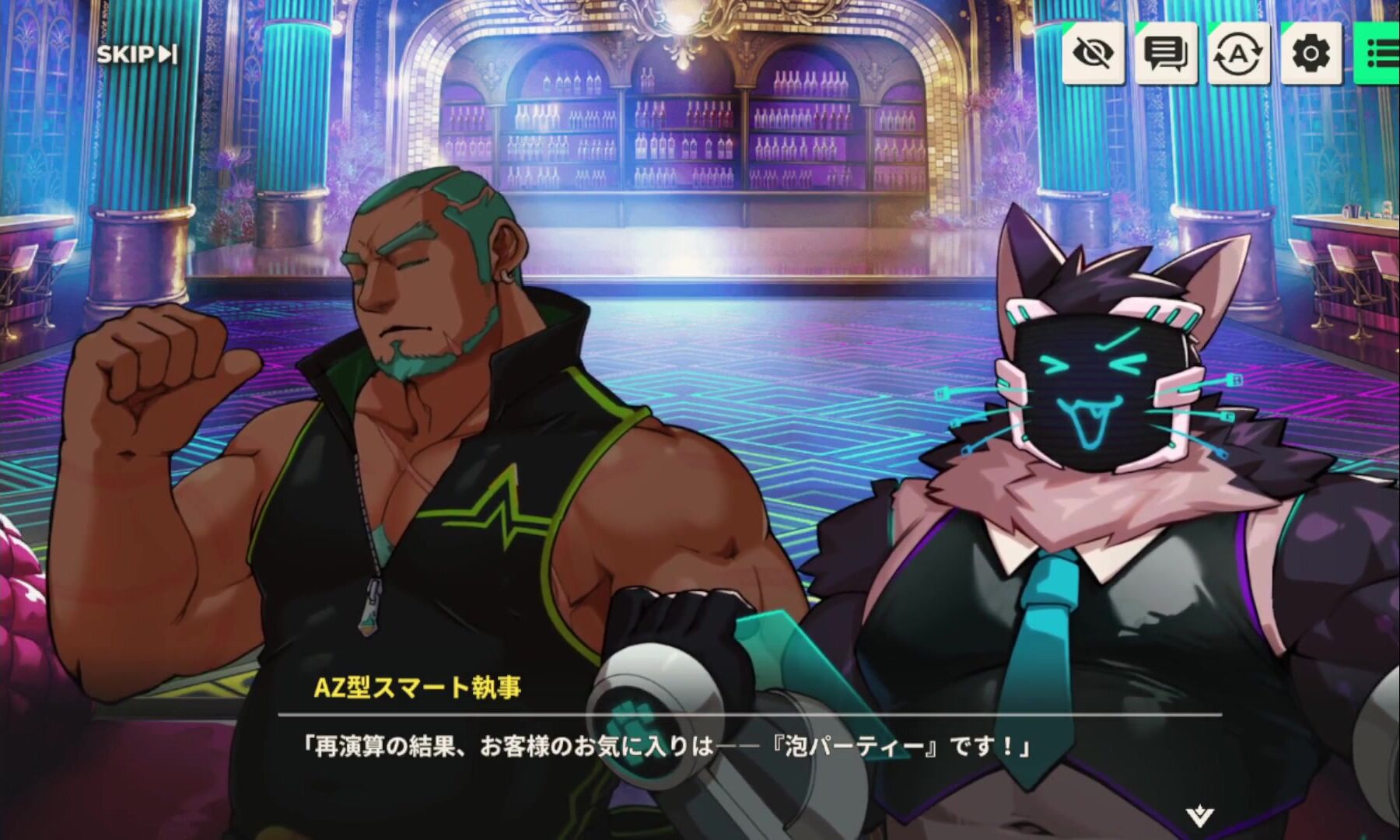
Task: Open the dialogue log history
Action: pyautogui.click(x=1165, y=53)
